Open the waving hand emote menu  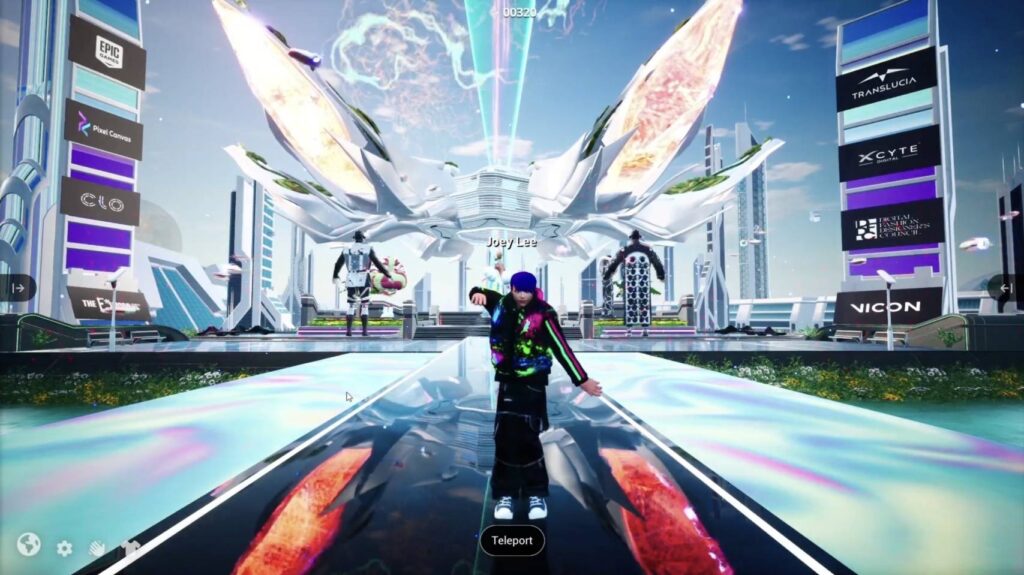(x=98, y=548)
